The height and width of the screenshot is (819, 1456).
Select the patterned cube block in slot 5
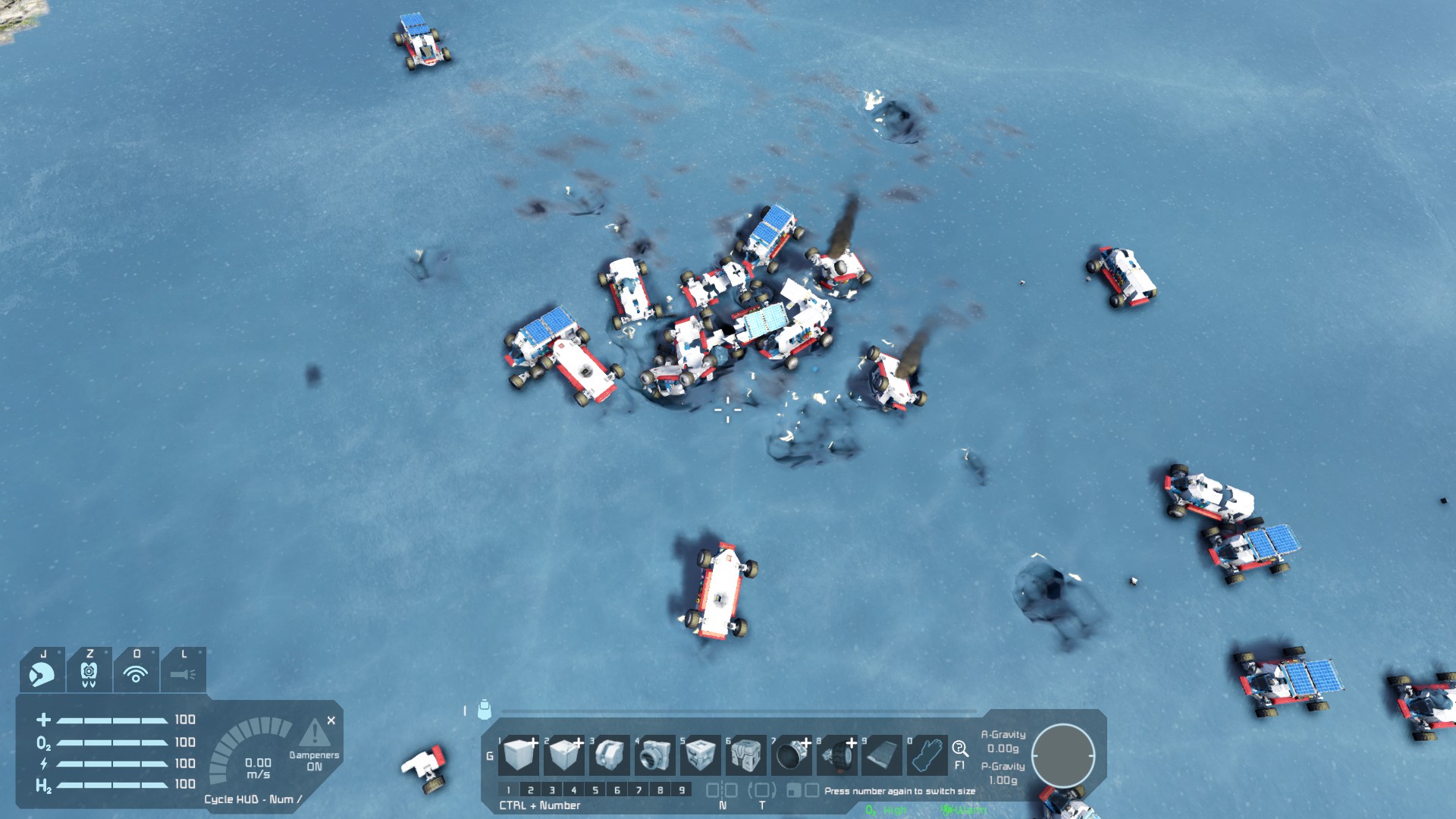(x=700, y=755)
